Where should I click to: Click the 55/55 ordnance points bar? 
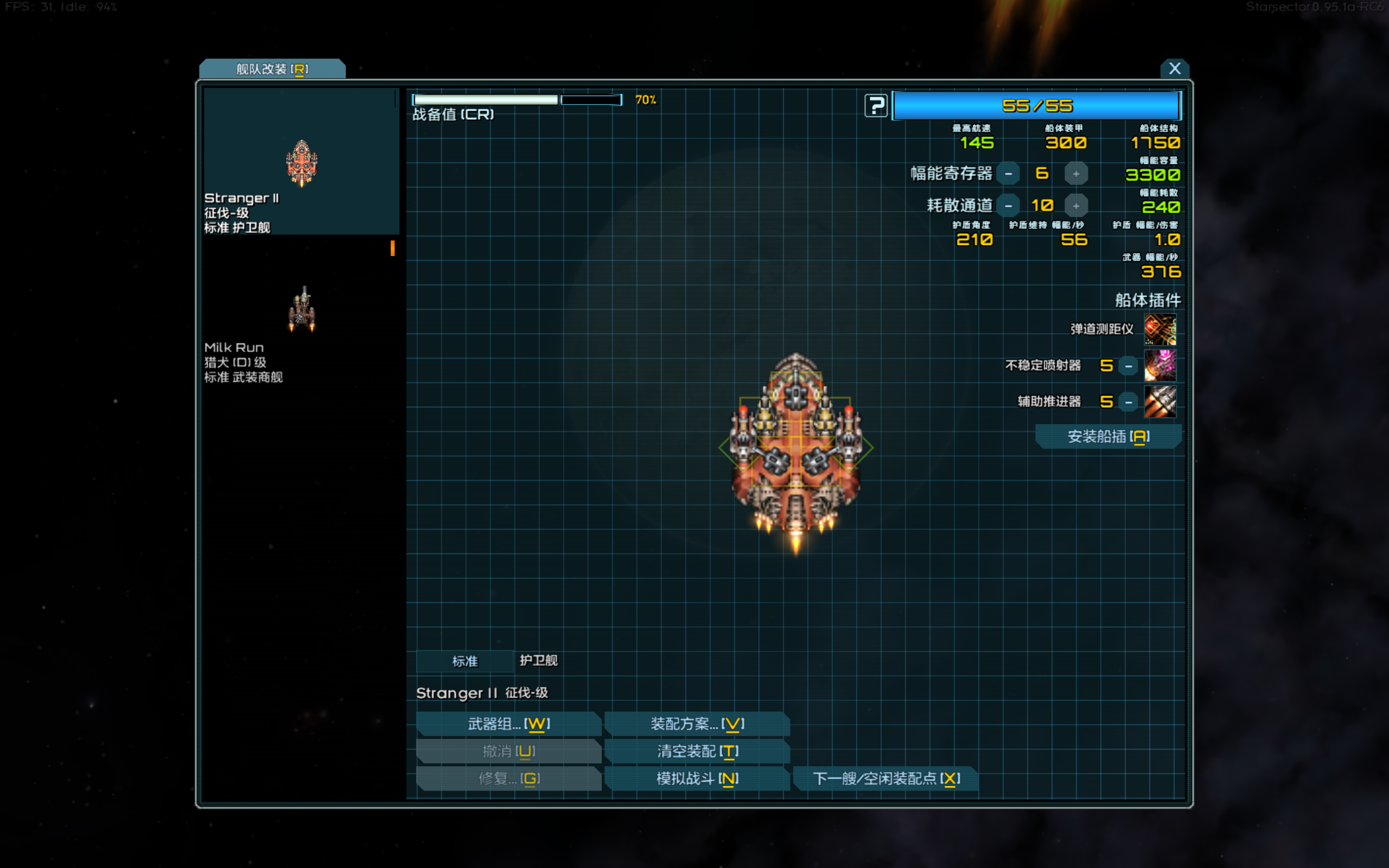(x=1036, y=105)
